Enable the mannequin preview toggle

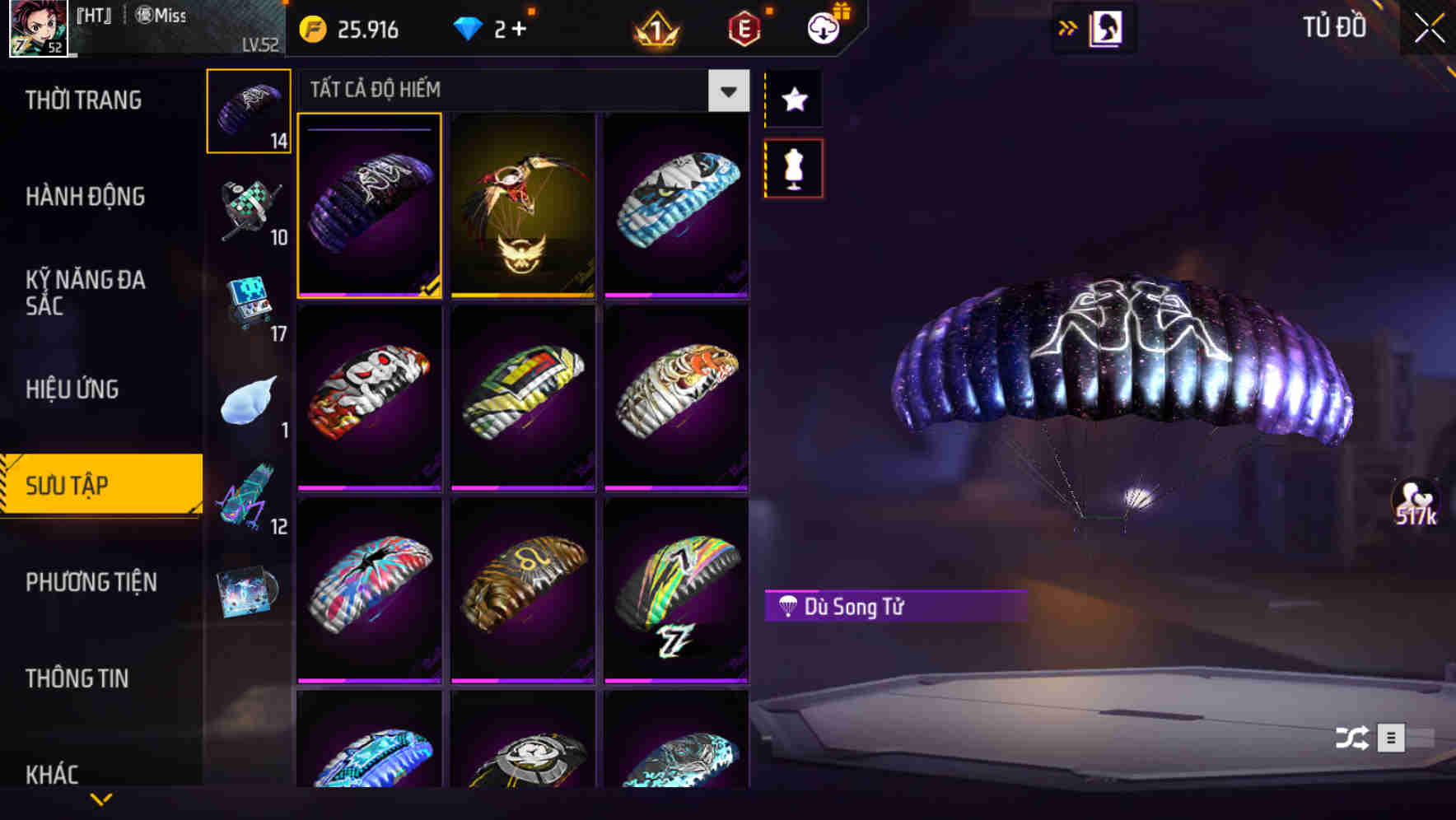click(793, 167)
